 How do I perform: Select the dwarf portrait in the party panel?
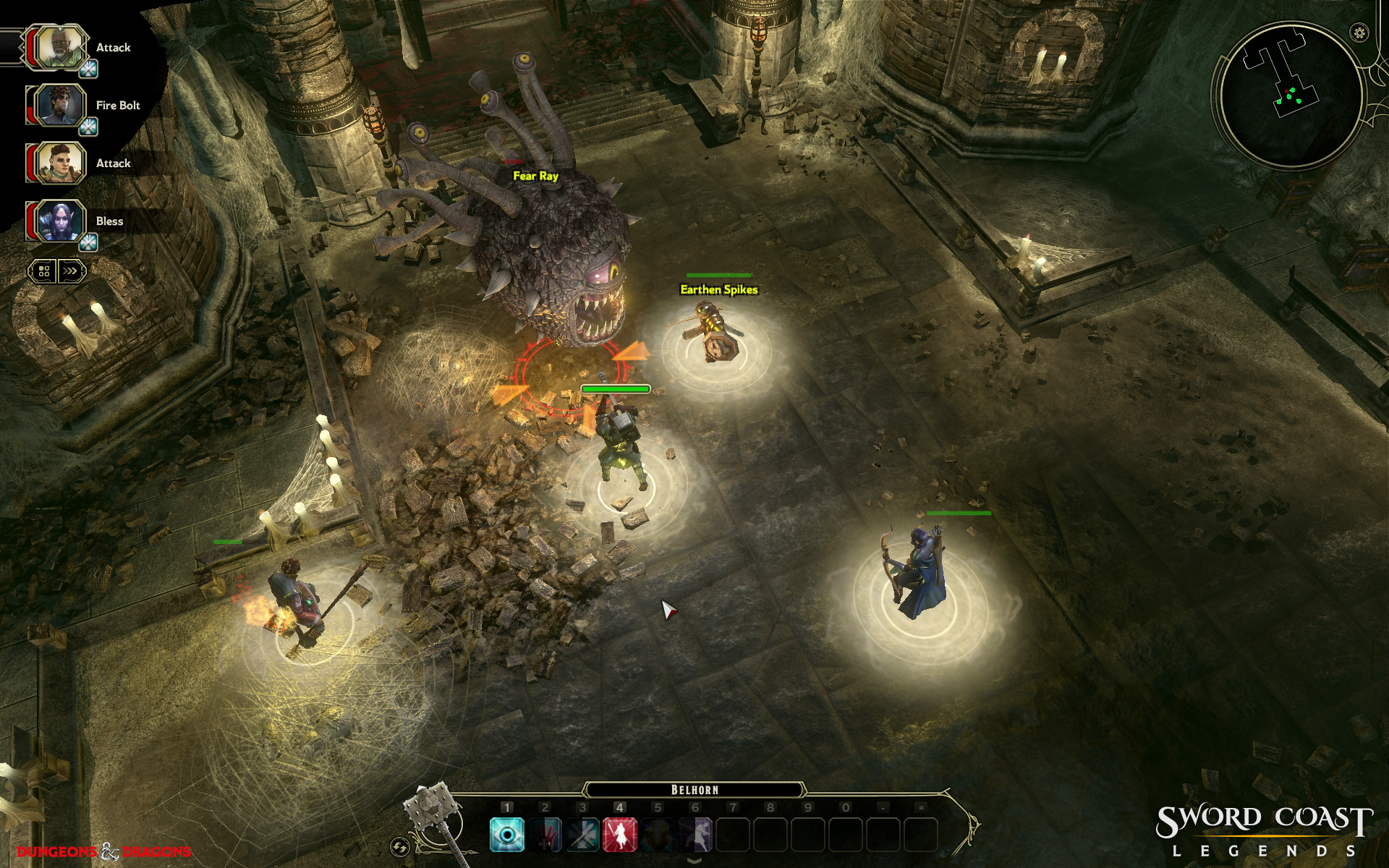[x=61, y=162]
